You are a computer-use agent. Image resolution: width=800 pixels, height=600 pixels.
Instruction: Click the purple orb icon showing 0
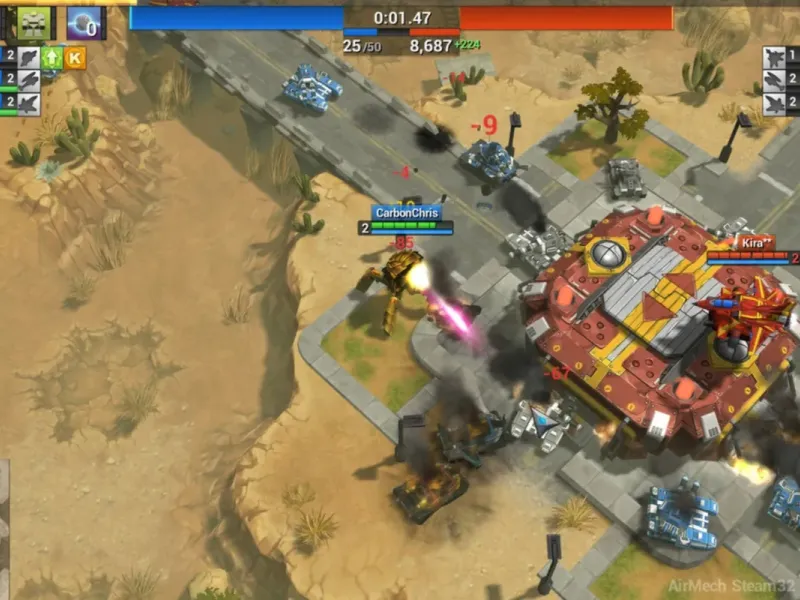85,22
